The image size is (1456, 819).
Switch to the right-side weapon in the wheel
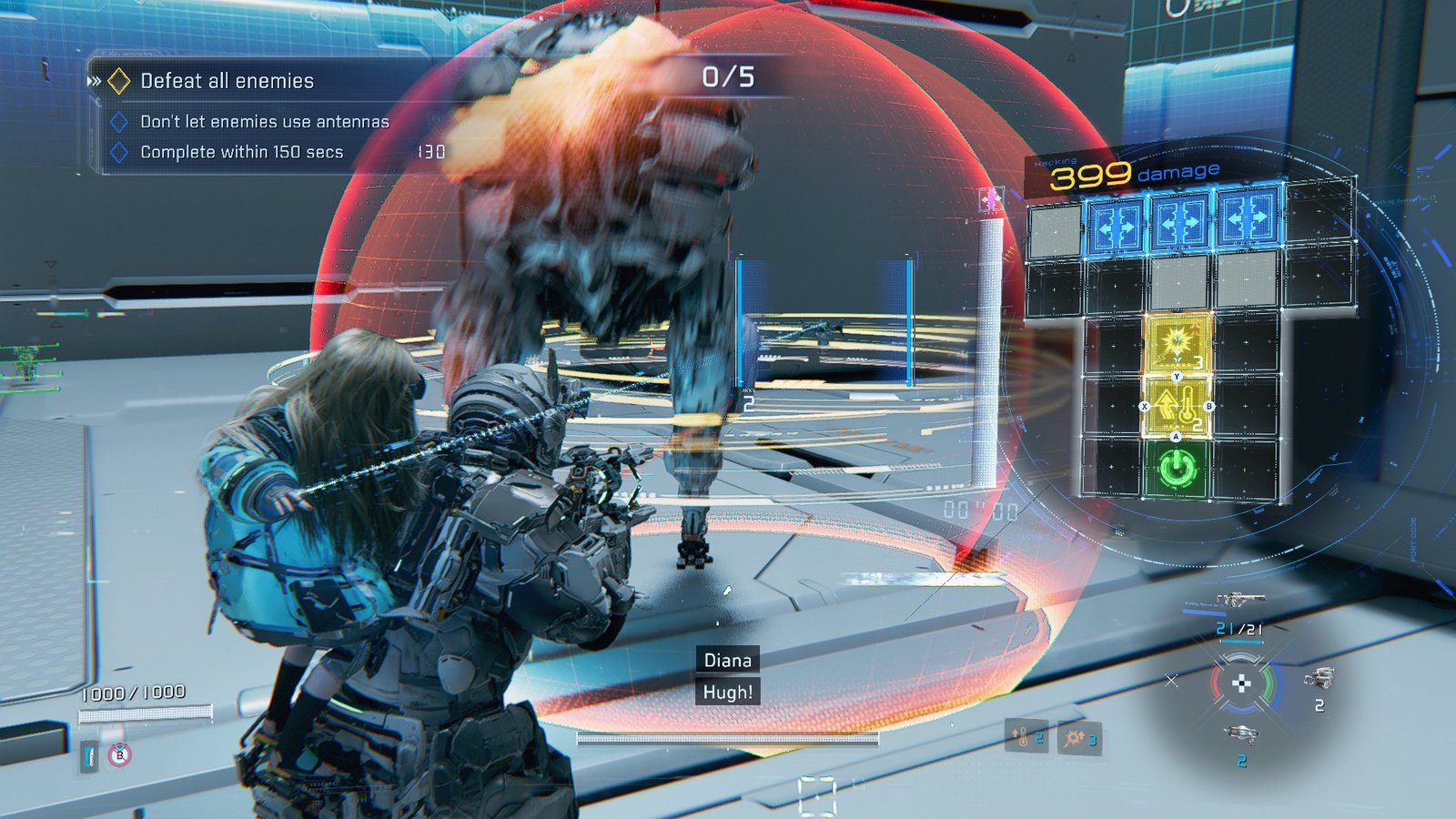click(x=1318, y=678)
